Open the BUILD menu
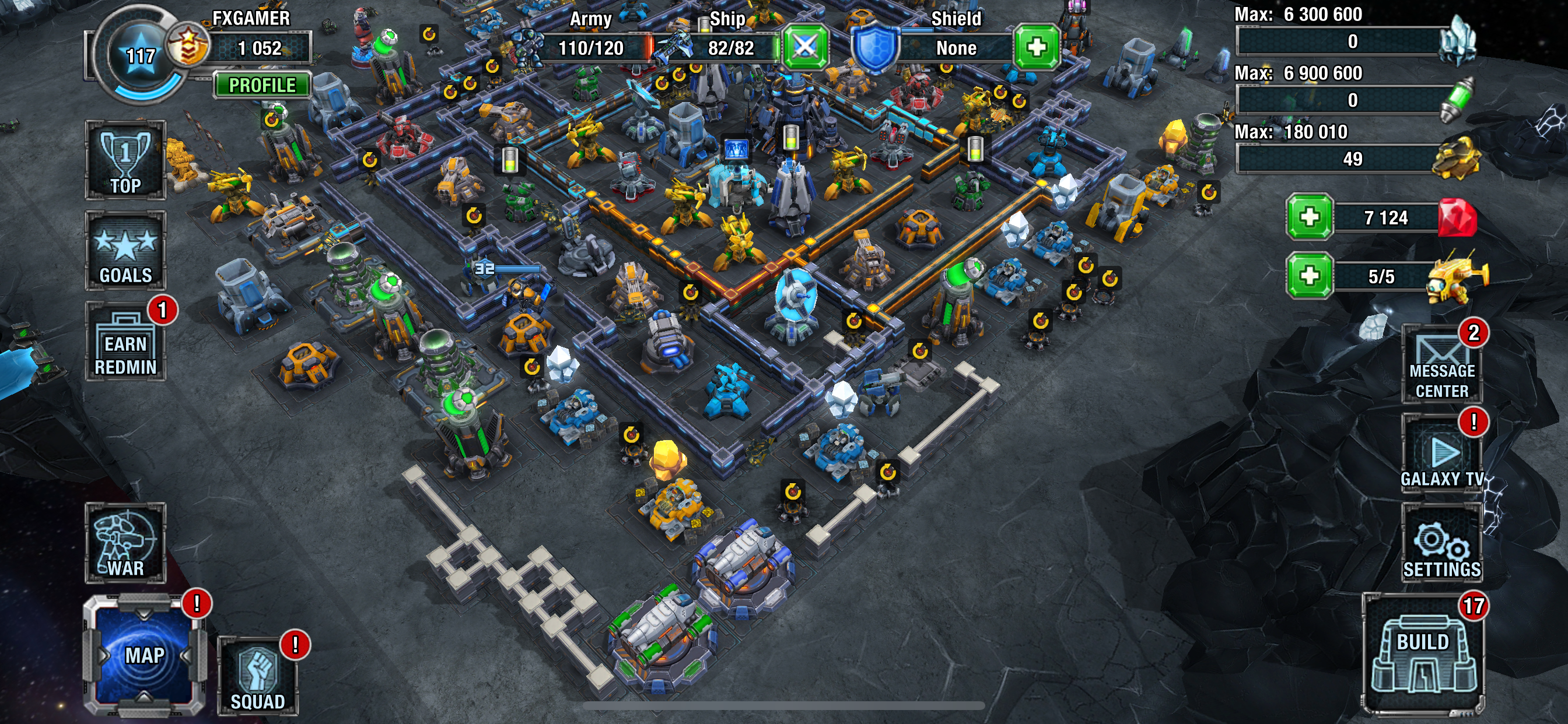 coord(1423,655)
